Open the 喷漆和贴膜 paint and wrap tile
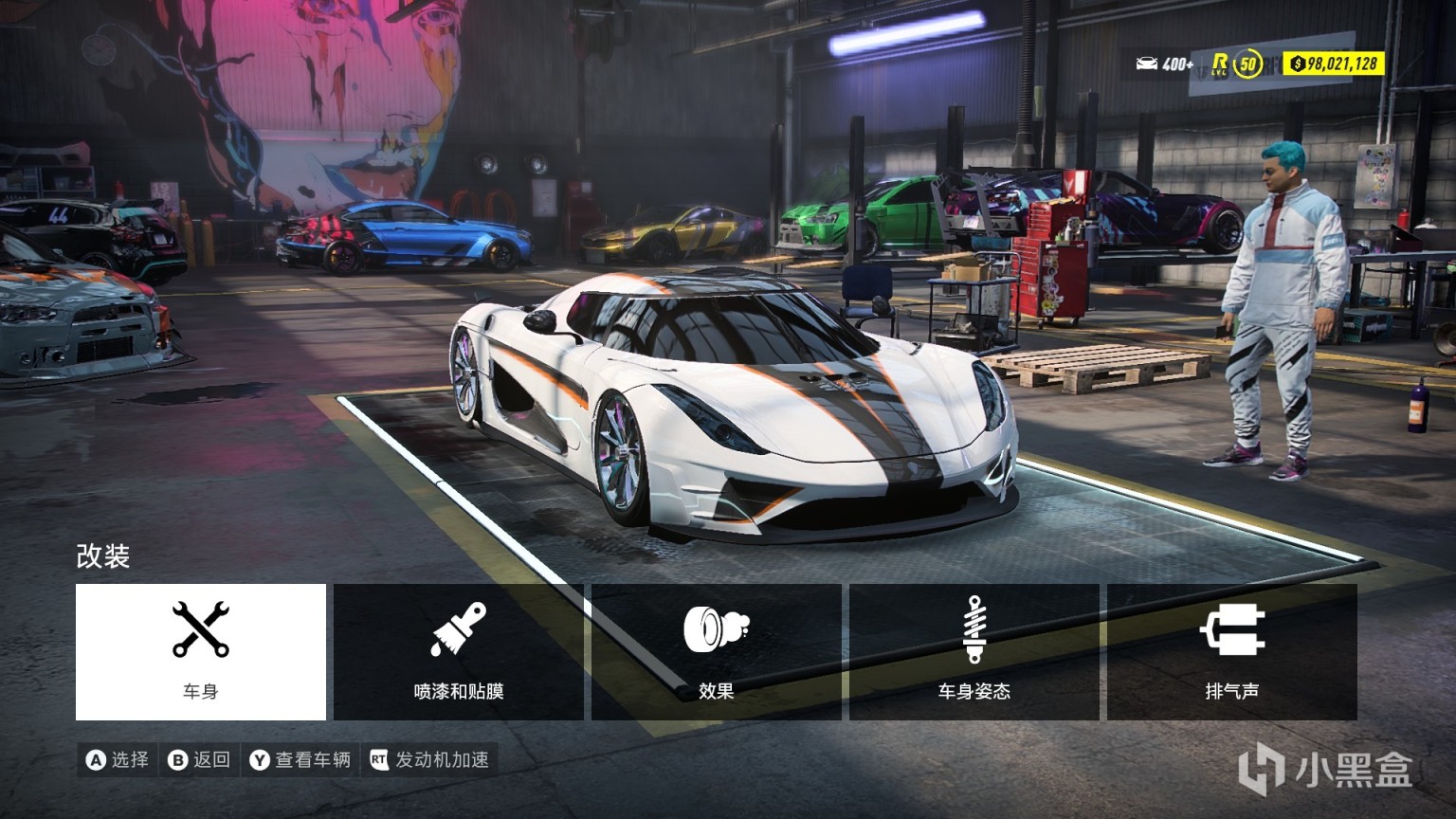Image resolution: width=1456 pixels, height=819 pixels. coord(459,651)
